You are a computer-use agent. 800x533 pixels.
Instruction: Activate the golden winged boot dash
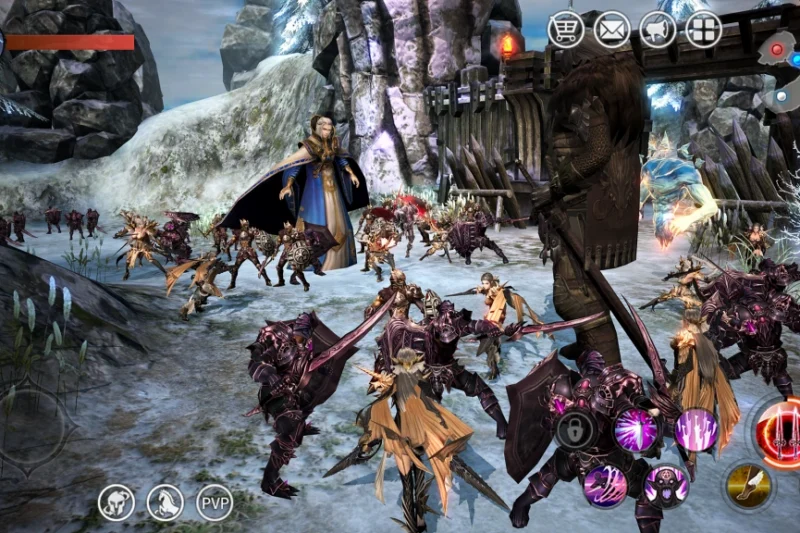(748, 485)
